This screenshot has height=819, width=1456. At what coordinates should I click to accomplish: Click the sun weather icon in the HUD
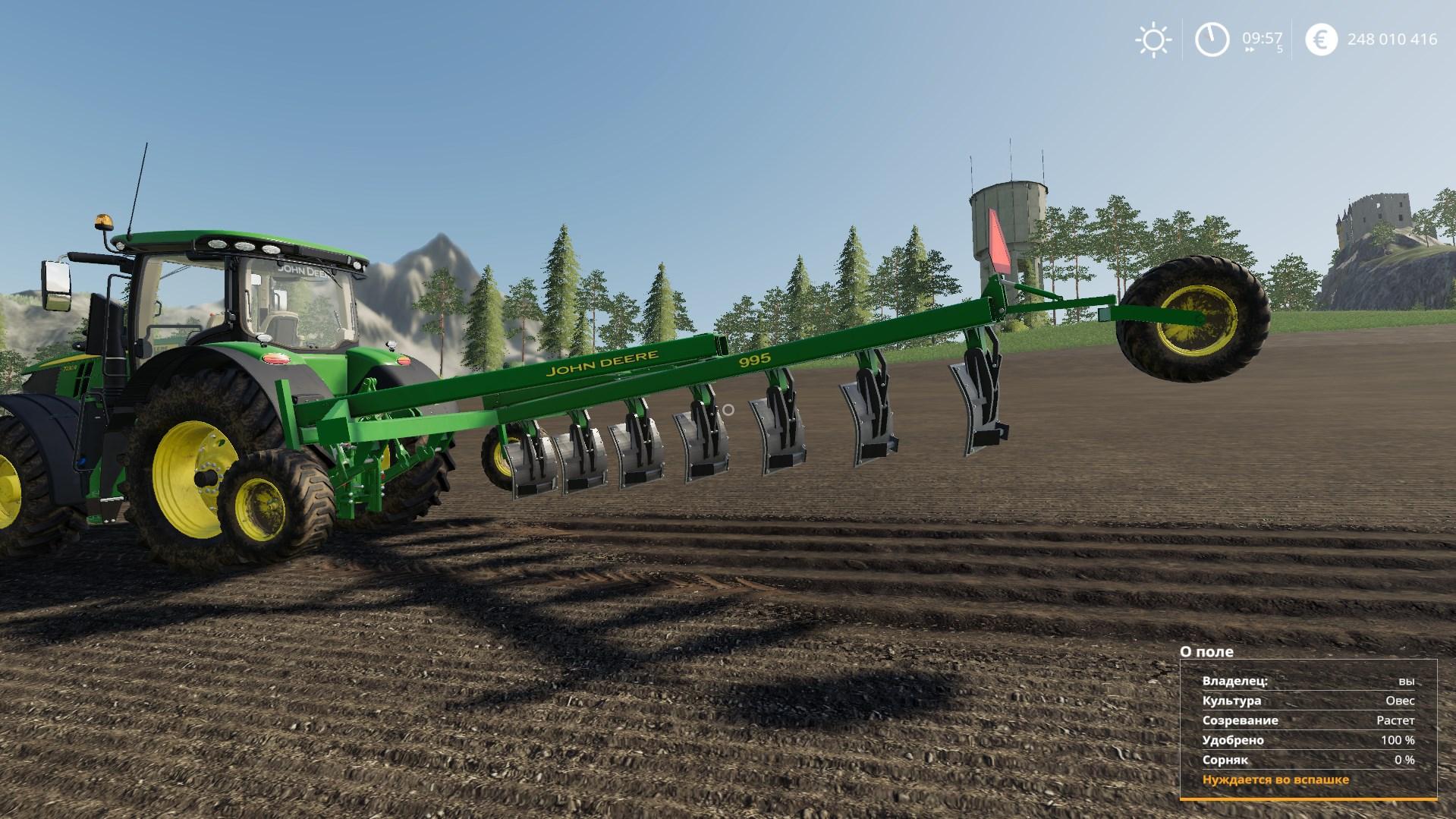click(x=1152, y=39)
